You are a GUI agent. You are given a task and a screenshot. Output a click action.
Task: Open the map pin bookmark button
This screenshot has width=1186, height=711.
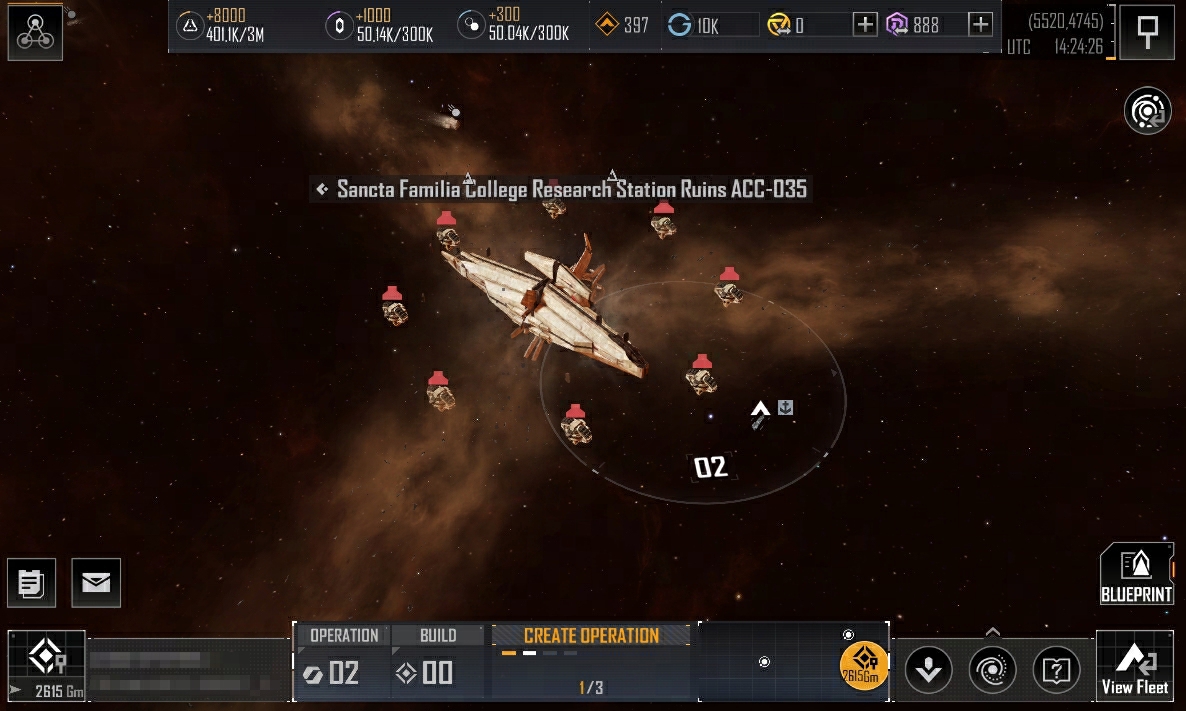[1147, 32]
